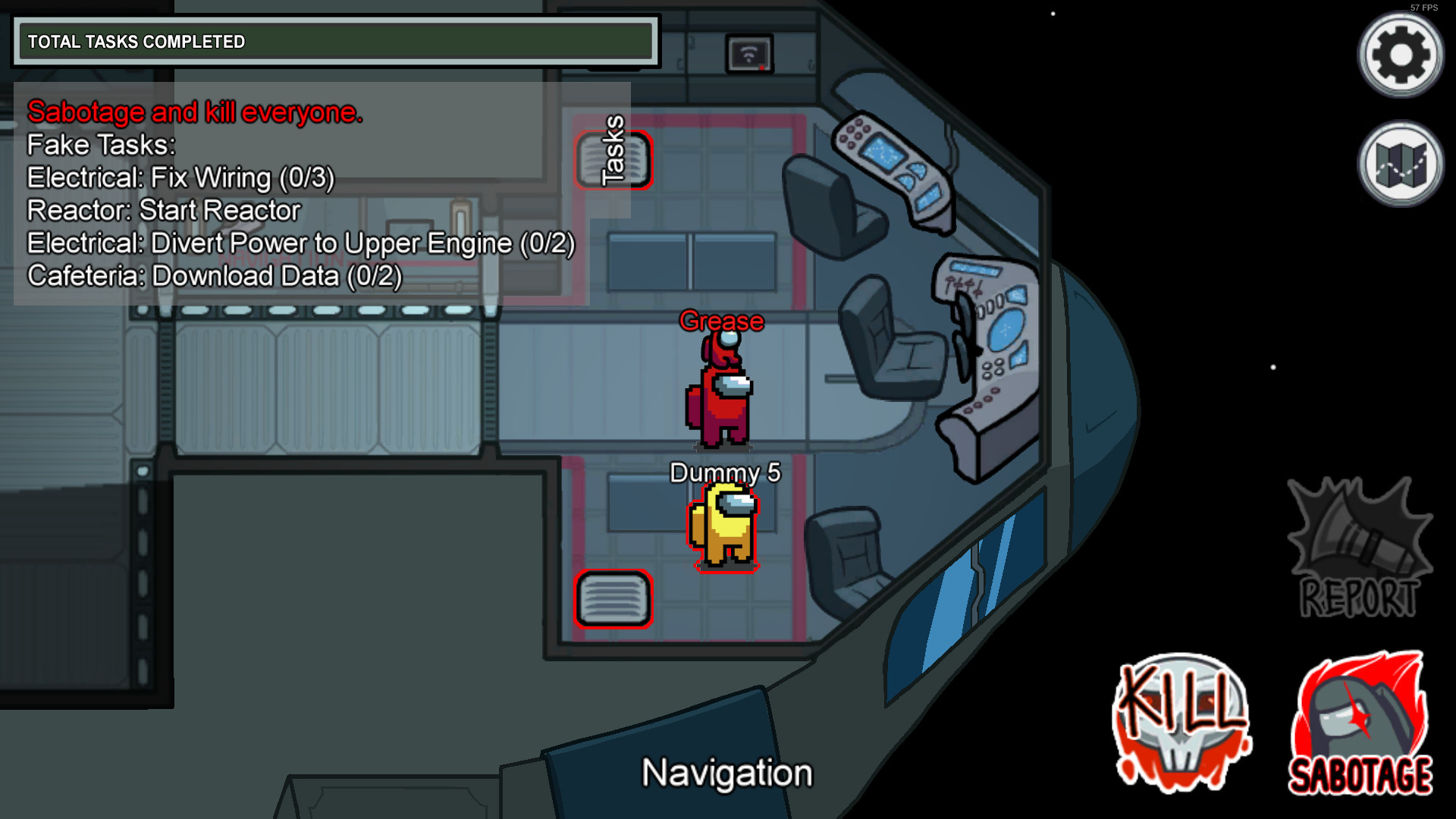
Task: Open the settings gear menu
Action: pos(1400,55)
